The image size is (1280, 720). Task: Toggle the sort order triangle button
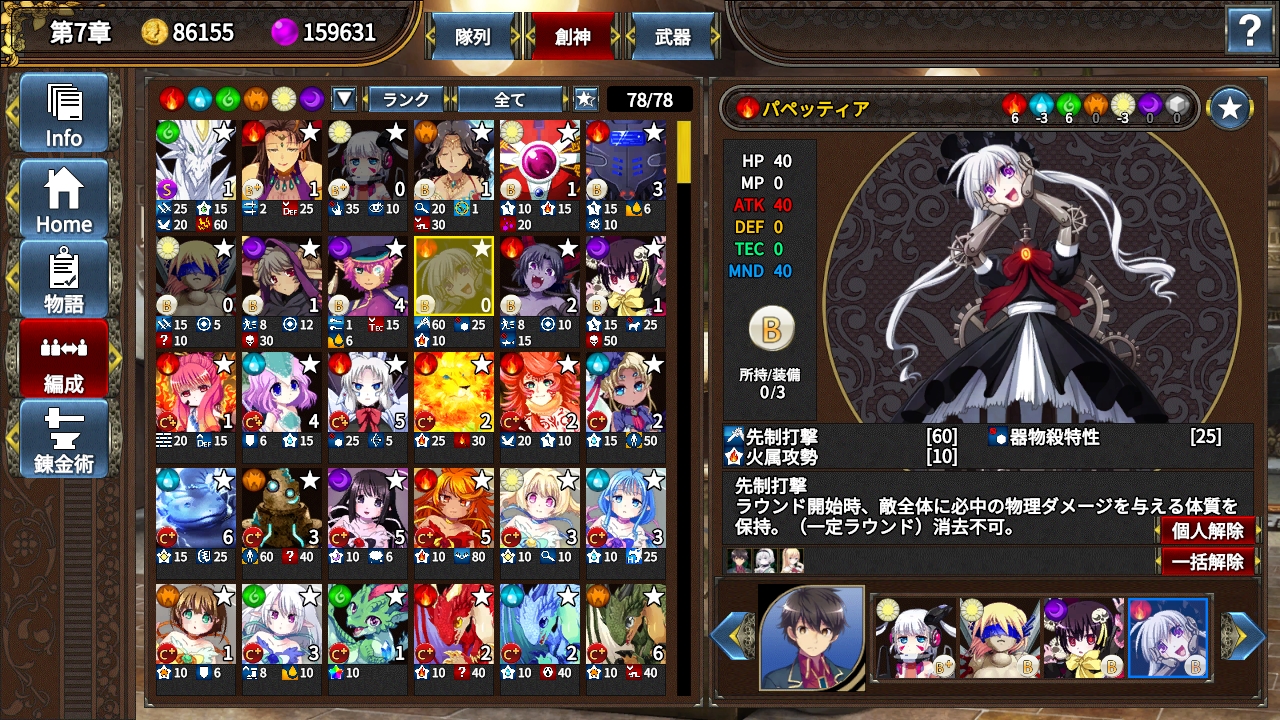pyautogui.click(x=344, y=99)
